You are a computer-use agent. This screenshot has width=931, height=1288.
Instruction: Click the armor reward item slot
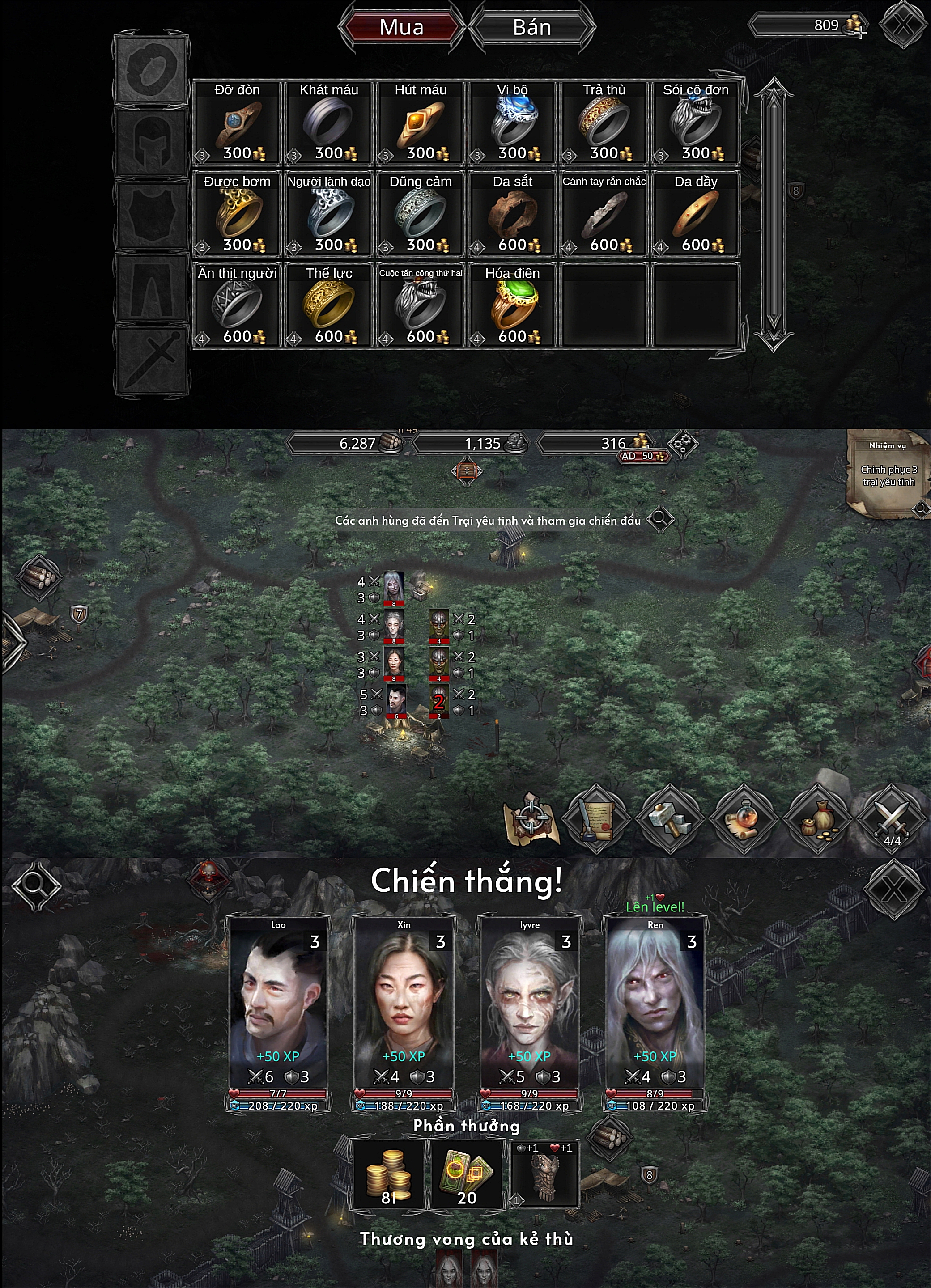[544, 1173]
